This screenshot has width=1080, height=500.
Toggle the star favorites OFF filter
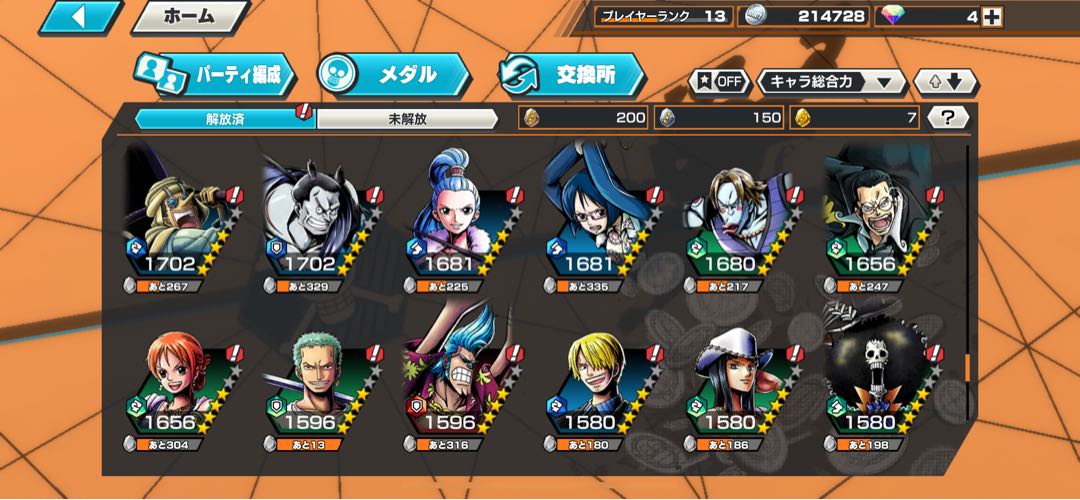click(x=719, y=82)
